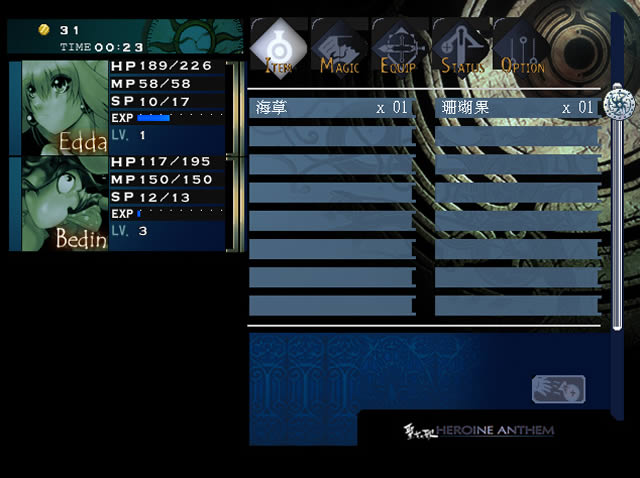This screenshot has height=478, width=640.
Task: Open the Option tab
Action: 522,48
